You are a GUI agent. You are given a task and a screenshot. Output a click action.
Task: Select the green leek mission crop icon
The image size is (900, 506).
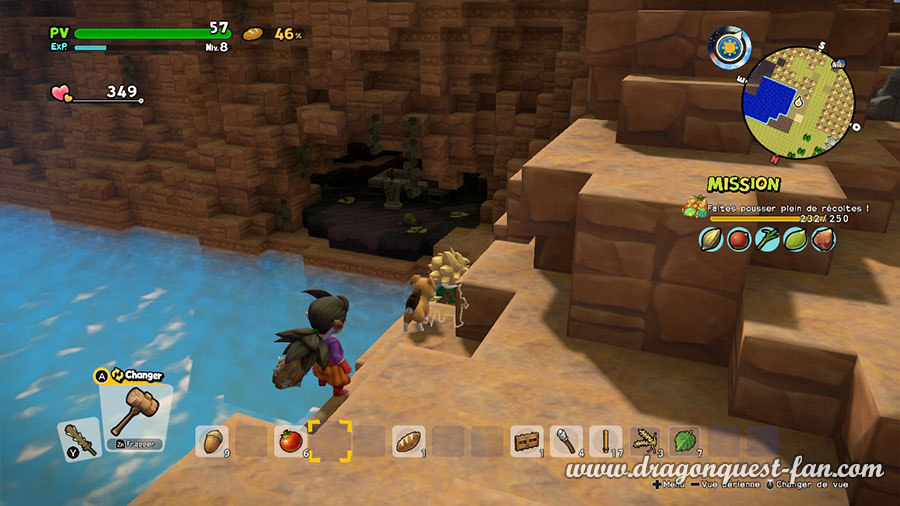[767, 239]
